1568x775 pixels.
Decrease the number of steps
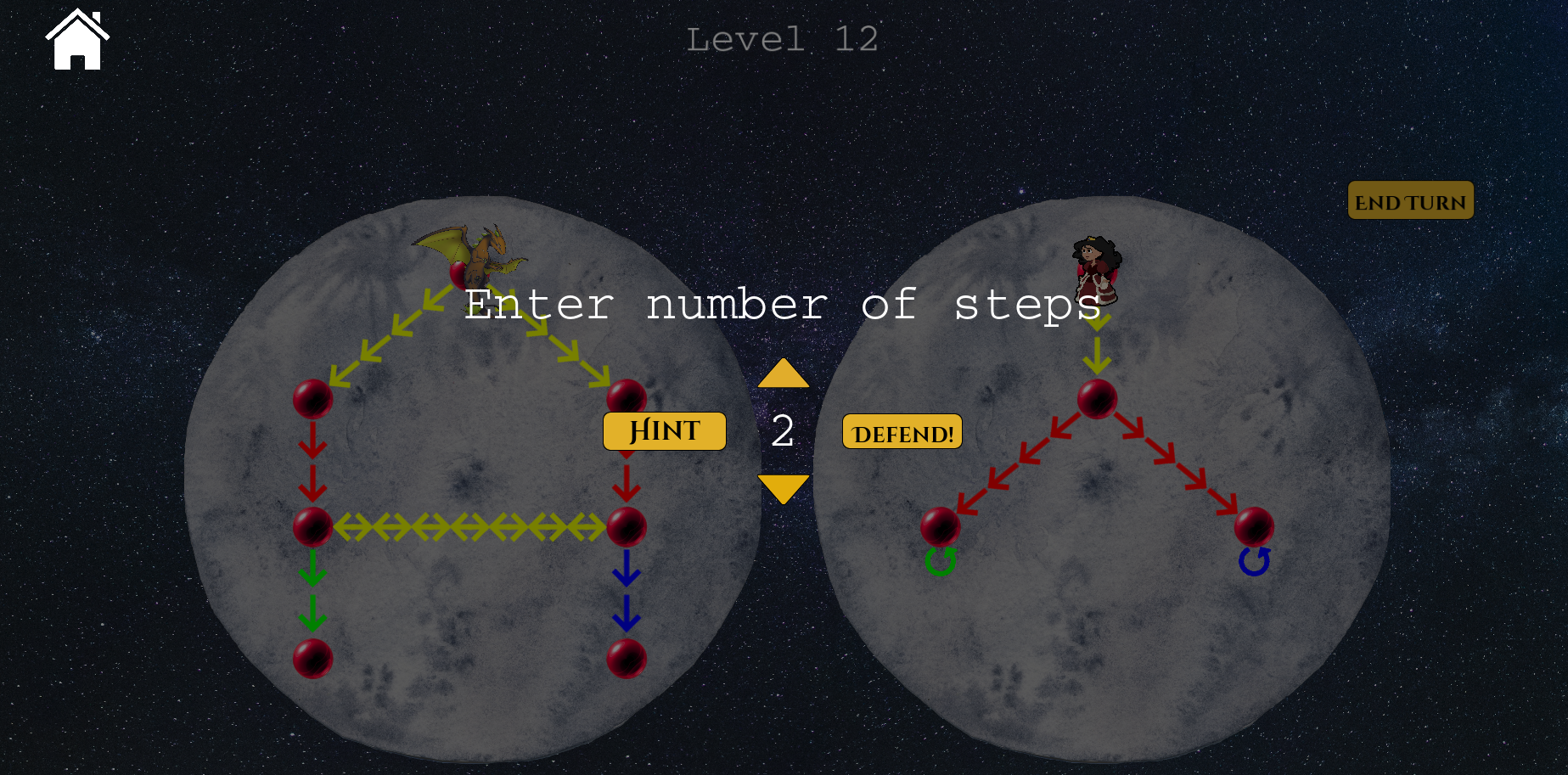point(783,488)
